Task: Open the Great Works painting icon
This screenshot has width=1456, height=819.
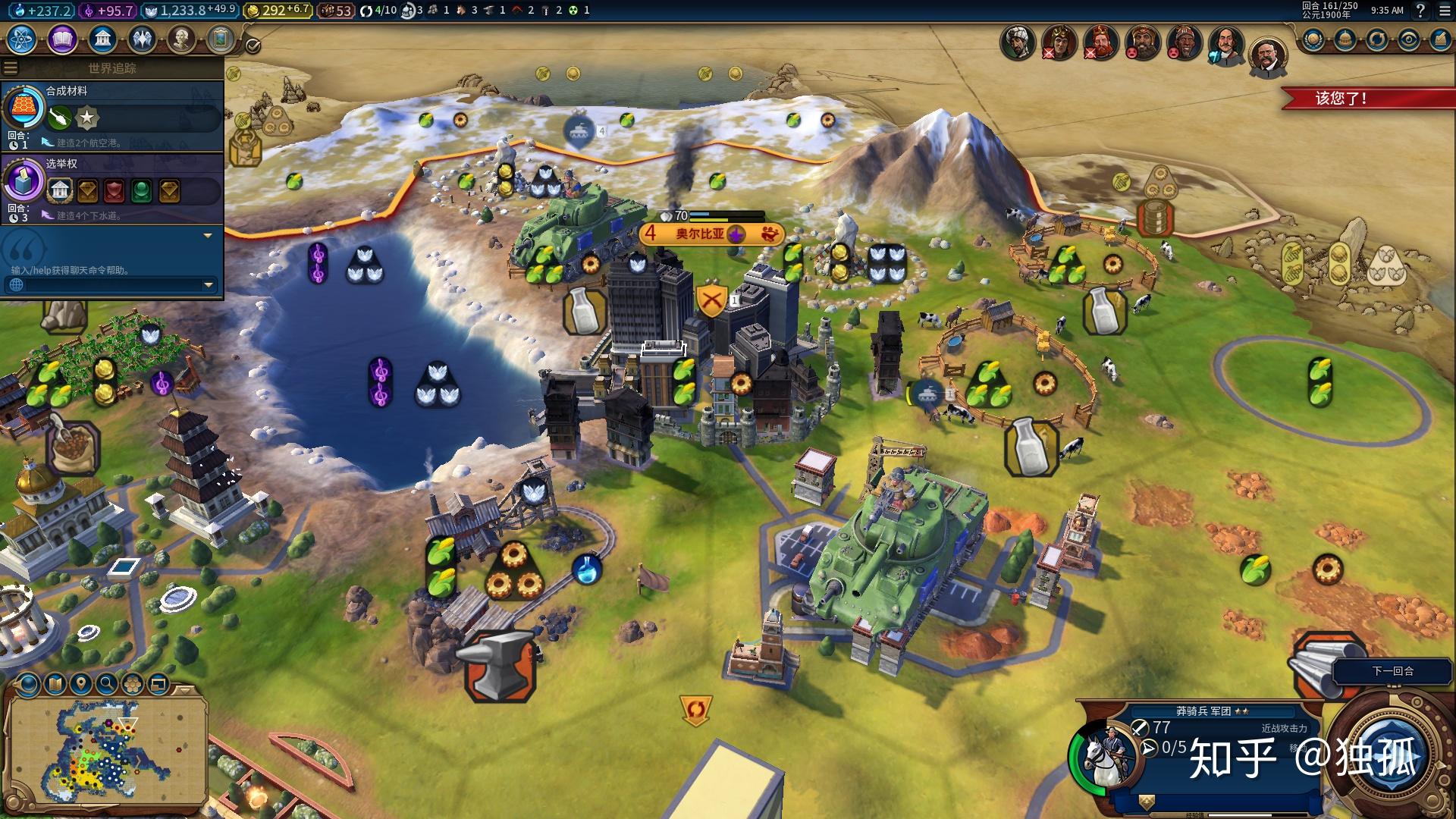Action: pos(221,38)
